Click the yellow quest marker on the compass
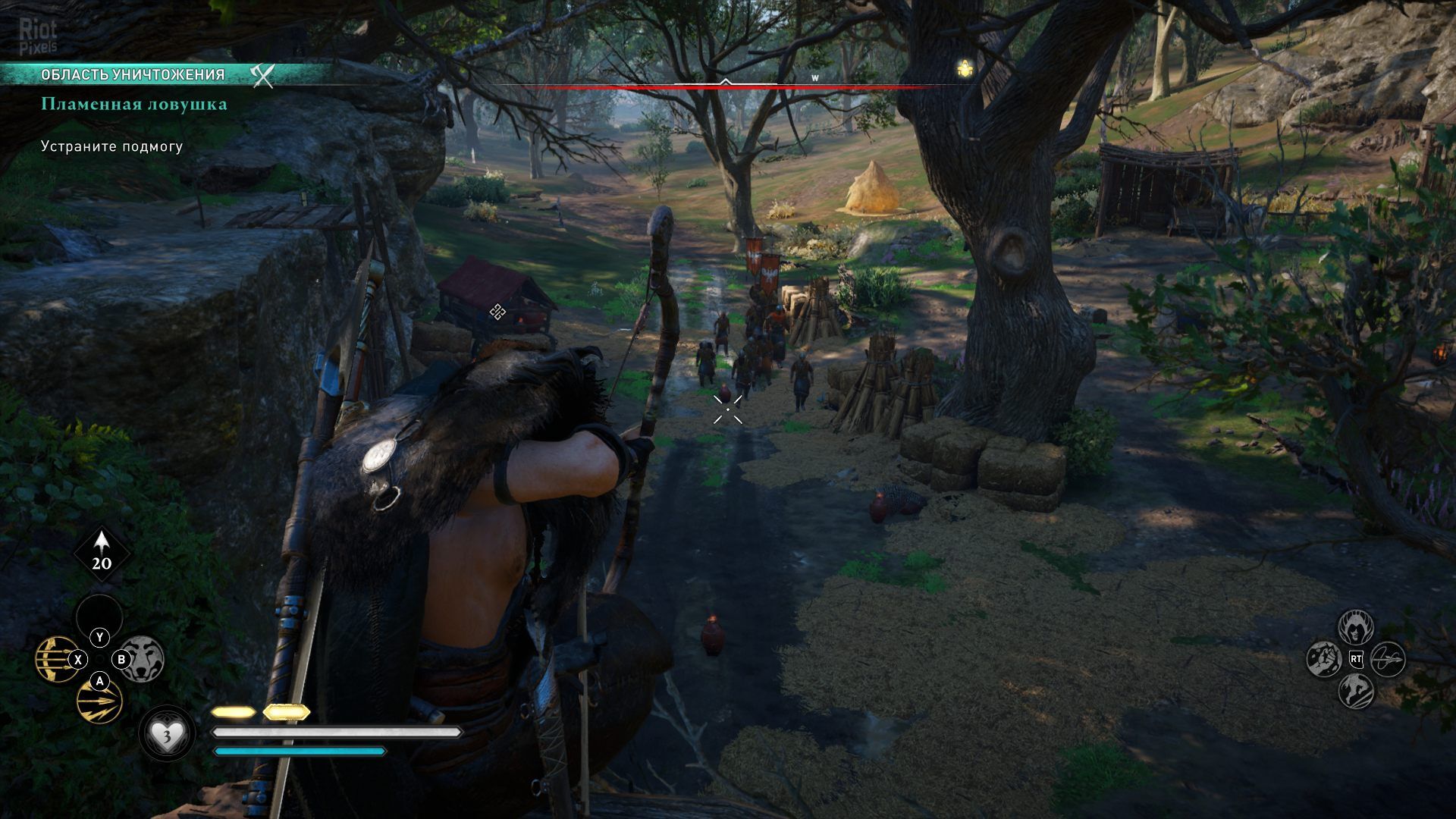The image size is (1456, 819). click(x=965, y=69)
